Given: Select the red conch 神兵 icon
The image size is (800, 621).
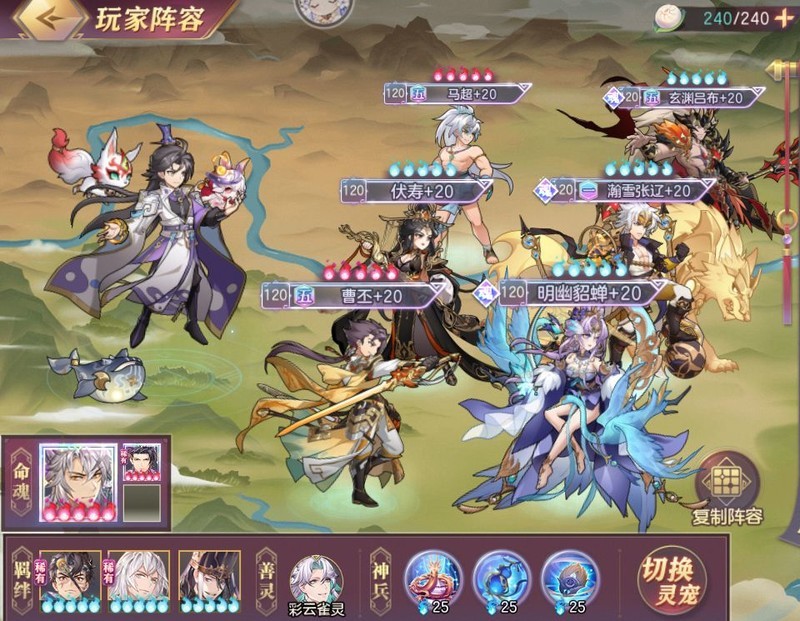Looking at the screenshot, I should [x=433, y=577].
